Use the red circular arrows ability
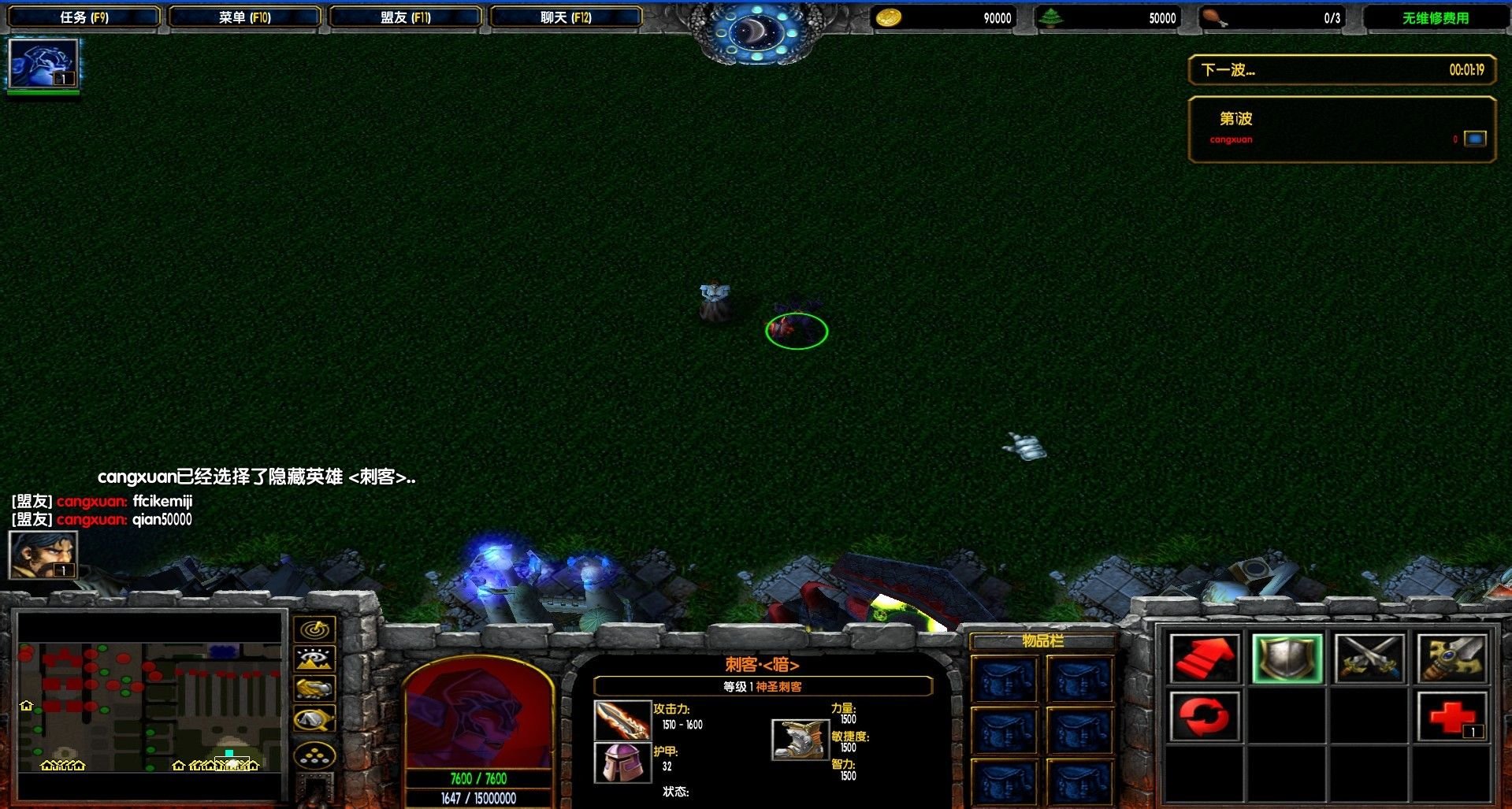 (x=1204, y=717)
